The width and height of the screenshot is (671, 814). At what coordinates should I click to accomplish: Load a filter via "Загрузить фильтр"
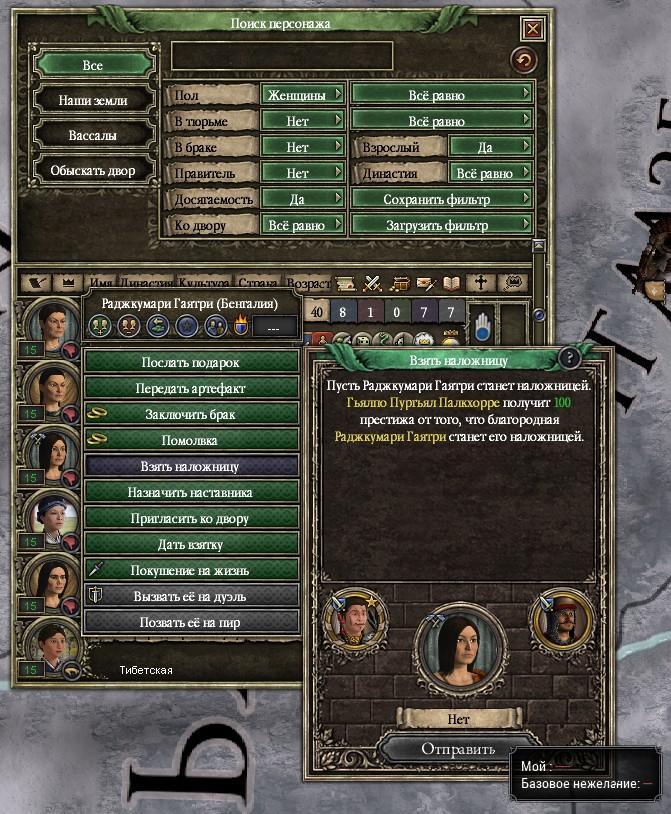[442, 225]
